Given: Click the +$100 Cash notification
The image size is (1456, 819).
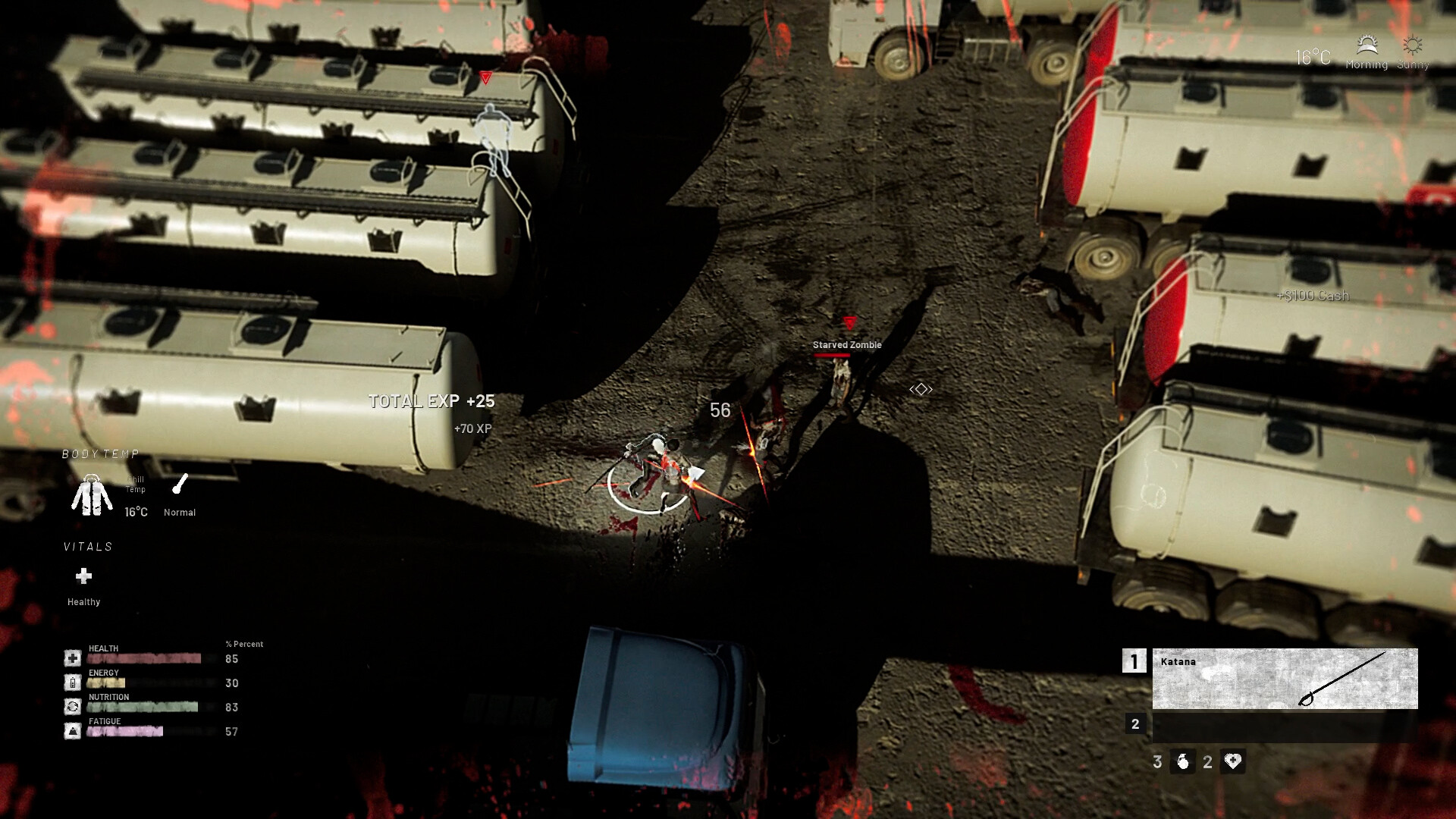Looking at the screenshot, I should point(1313,296).
